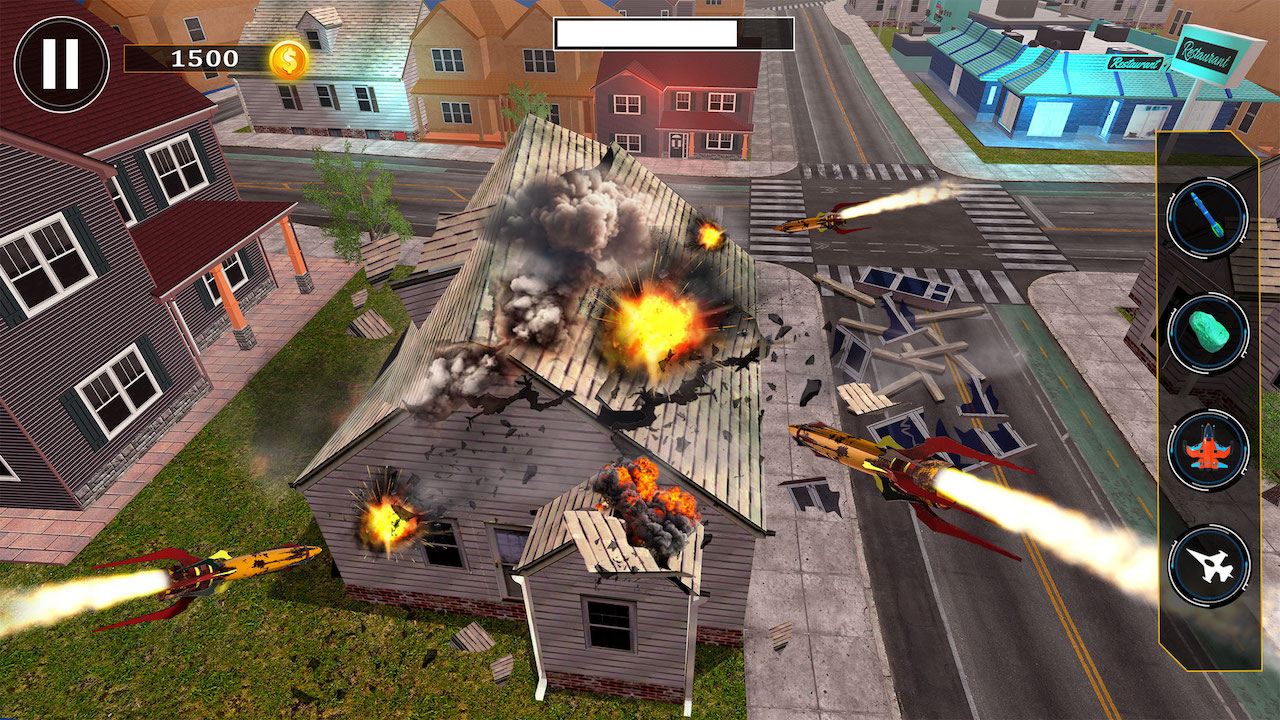Pause the game

(x=60, y=60)
